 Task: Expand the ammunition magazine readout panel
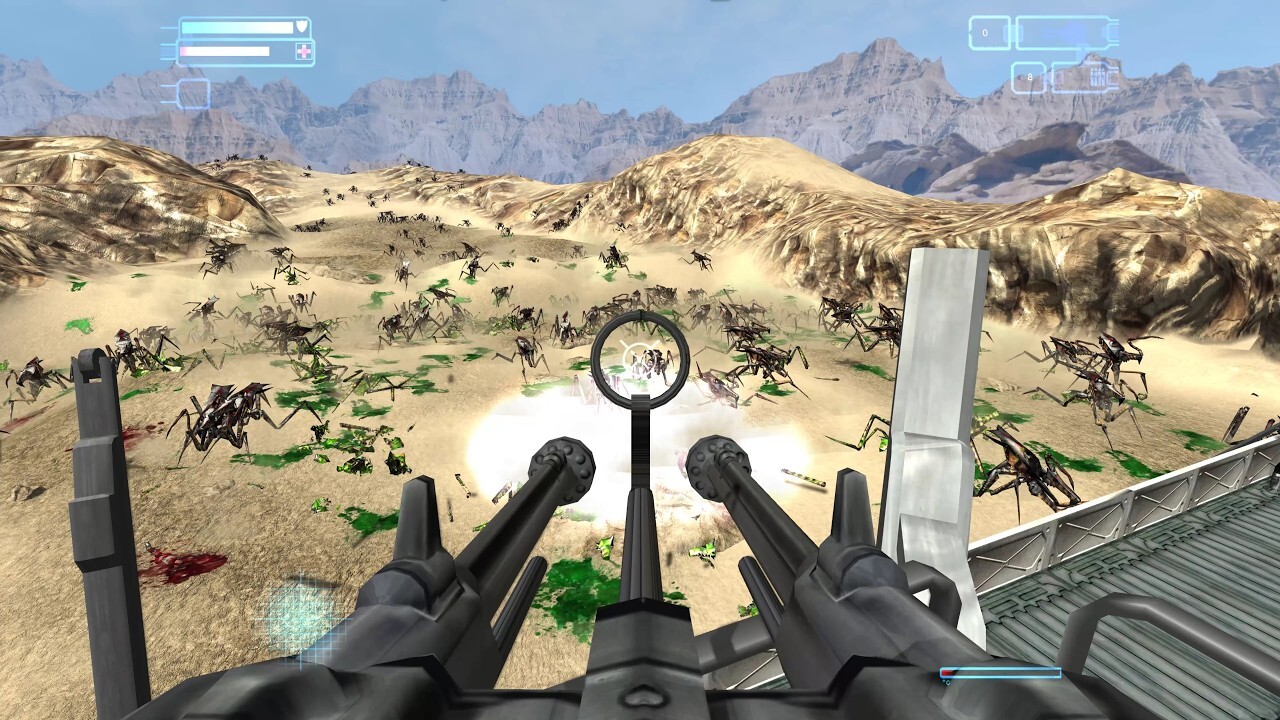(x=1065, y=33)
